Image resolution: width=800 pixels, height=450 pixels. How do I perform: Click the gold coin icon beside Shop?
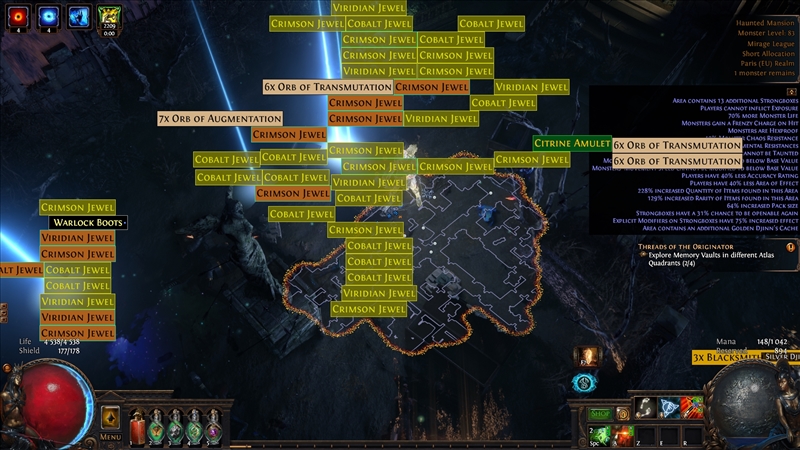click(624, 413)
